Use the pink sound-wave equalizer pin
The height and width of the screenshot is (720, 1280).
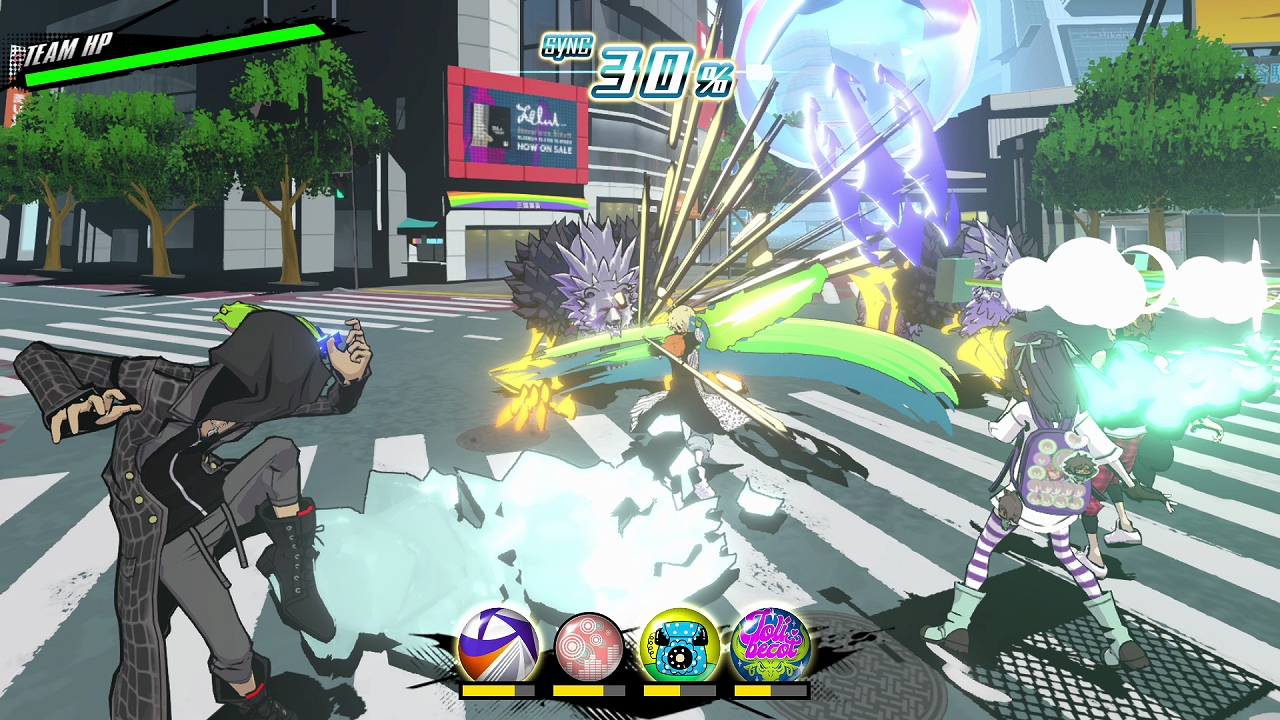pos(589,647)
